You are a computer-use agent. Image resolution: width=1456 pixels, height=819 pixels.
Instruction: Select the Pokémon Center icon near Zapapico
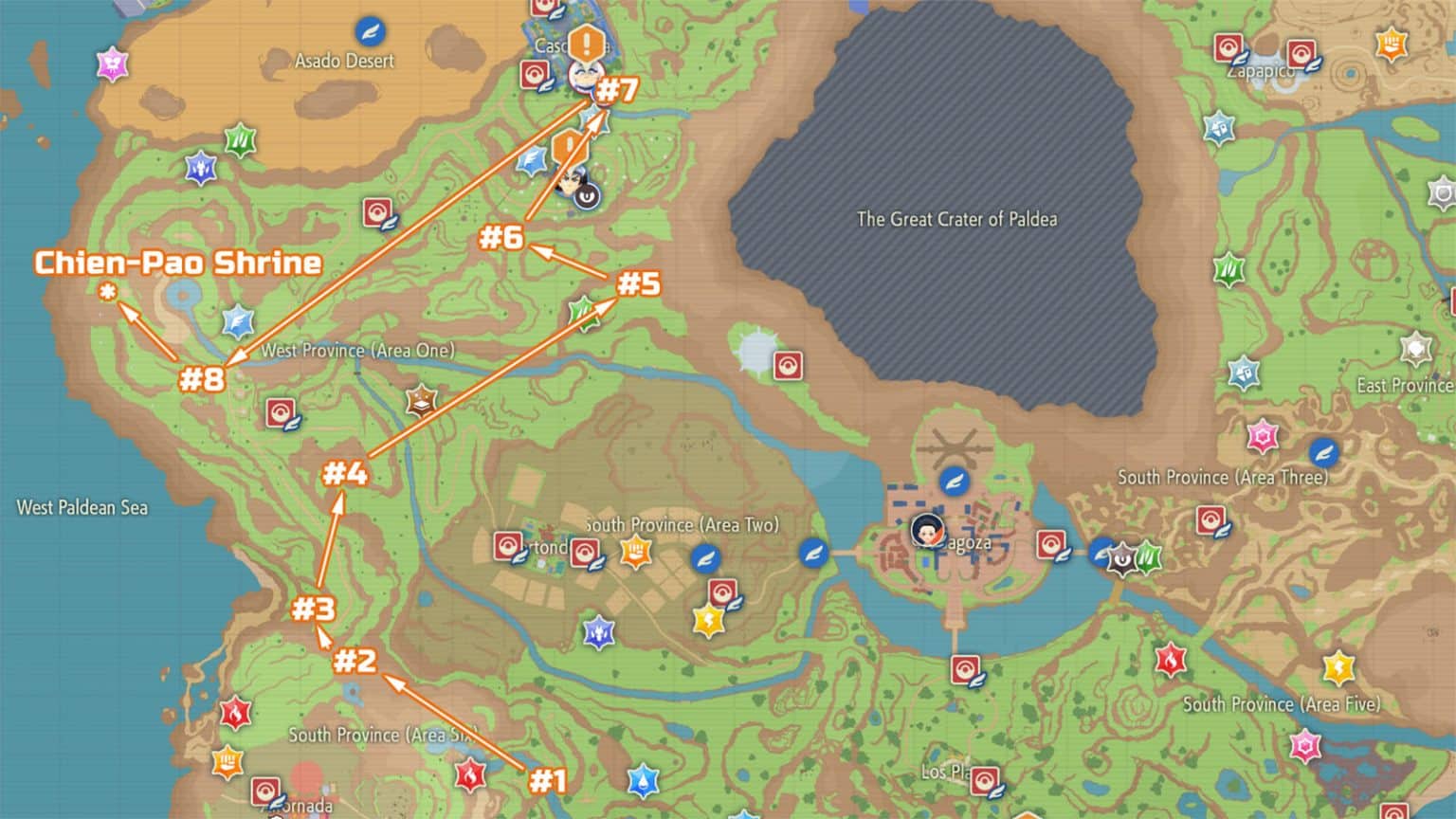[1229, 47]
